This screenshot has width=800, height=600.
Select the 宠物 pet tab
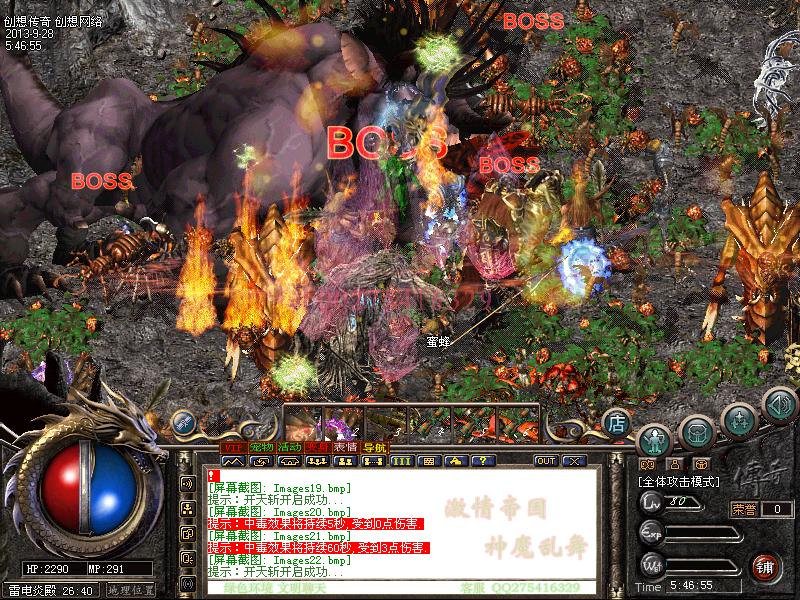(x=262, y=446)
